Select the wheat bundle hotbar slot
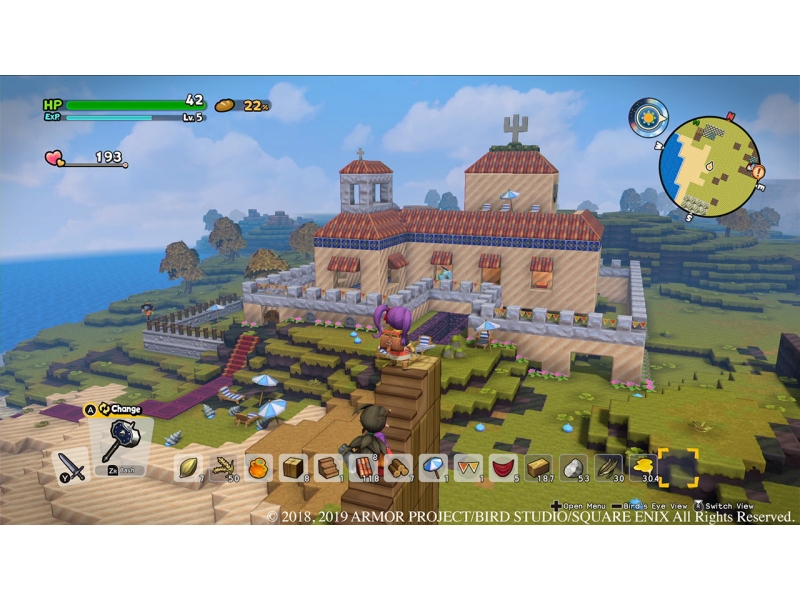 coord(222,467)
